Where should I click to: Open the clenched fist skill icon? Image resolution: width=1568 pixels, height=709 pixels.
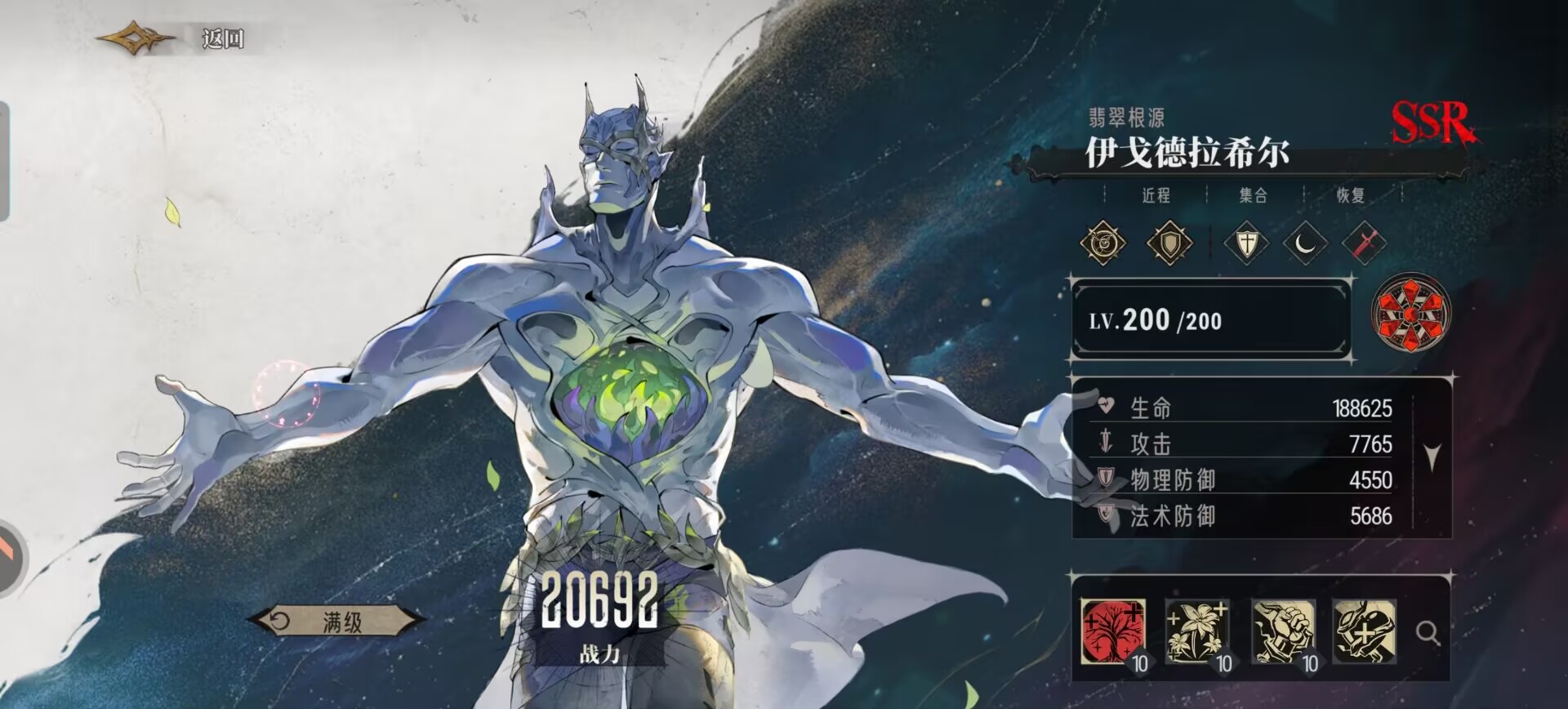(x=1282, y=631)
